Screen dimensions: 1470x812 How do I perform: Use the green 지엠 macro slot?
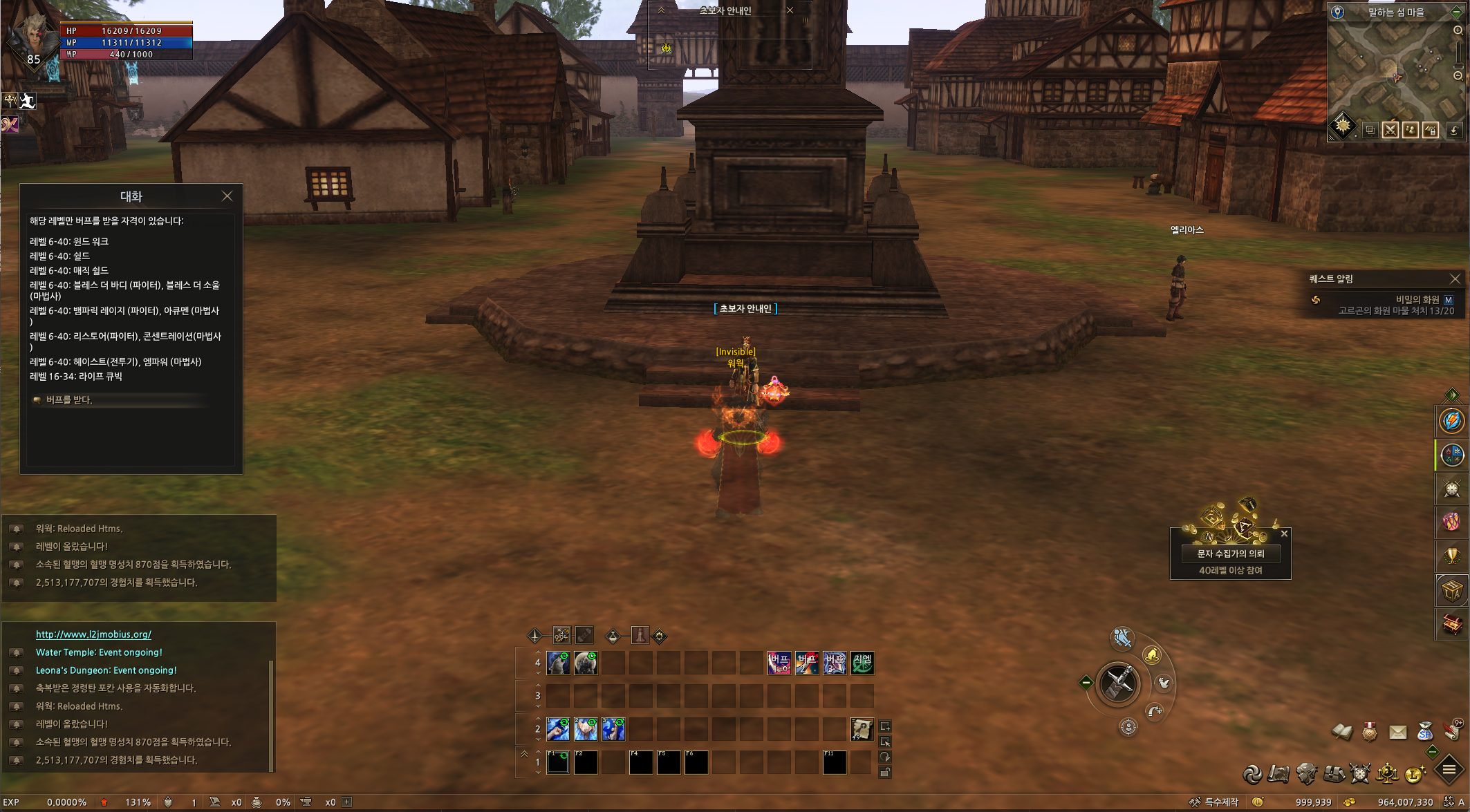[862, 663]
